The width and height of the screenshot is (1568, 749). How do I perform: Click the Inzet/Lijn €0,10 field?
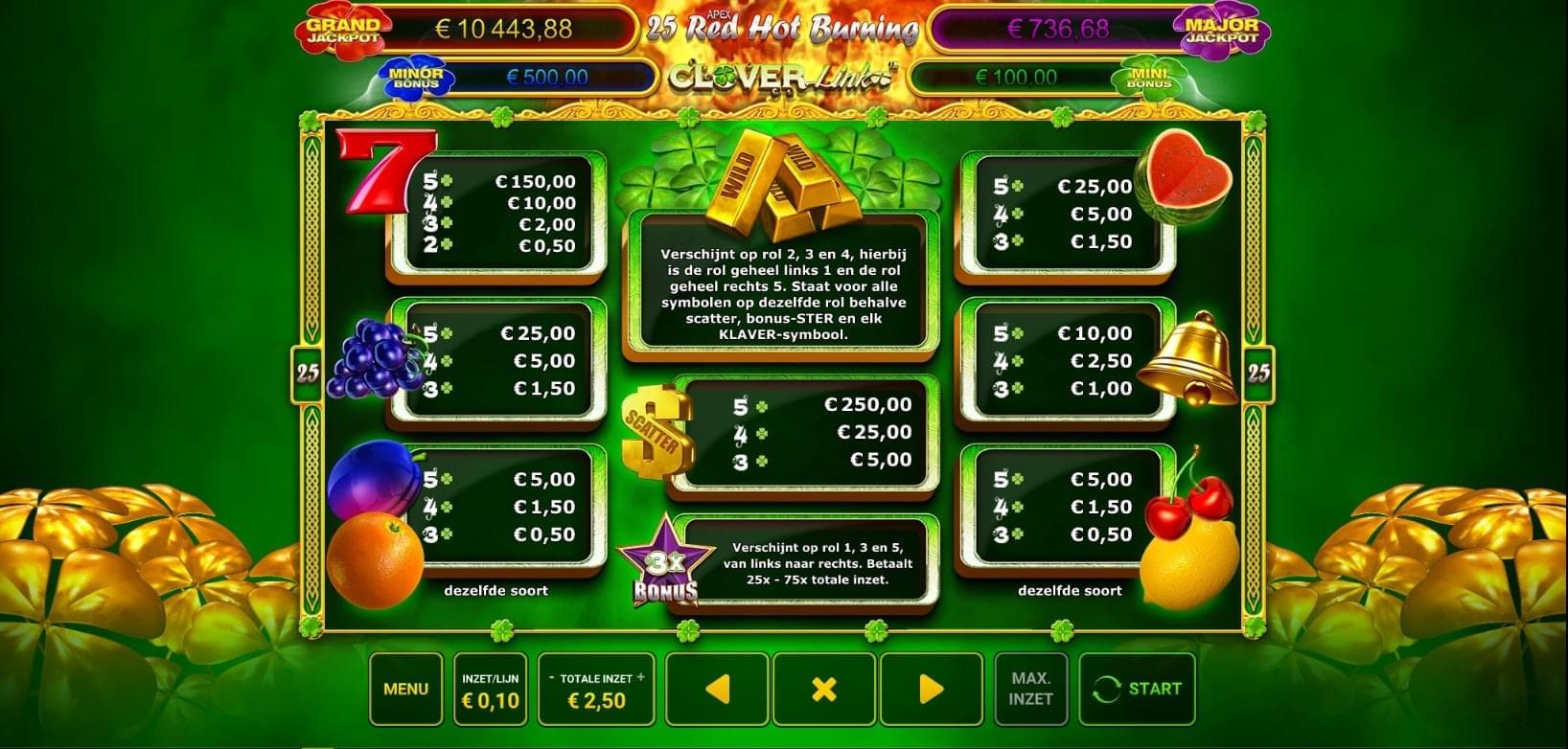pos(490,687)
